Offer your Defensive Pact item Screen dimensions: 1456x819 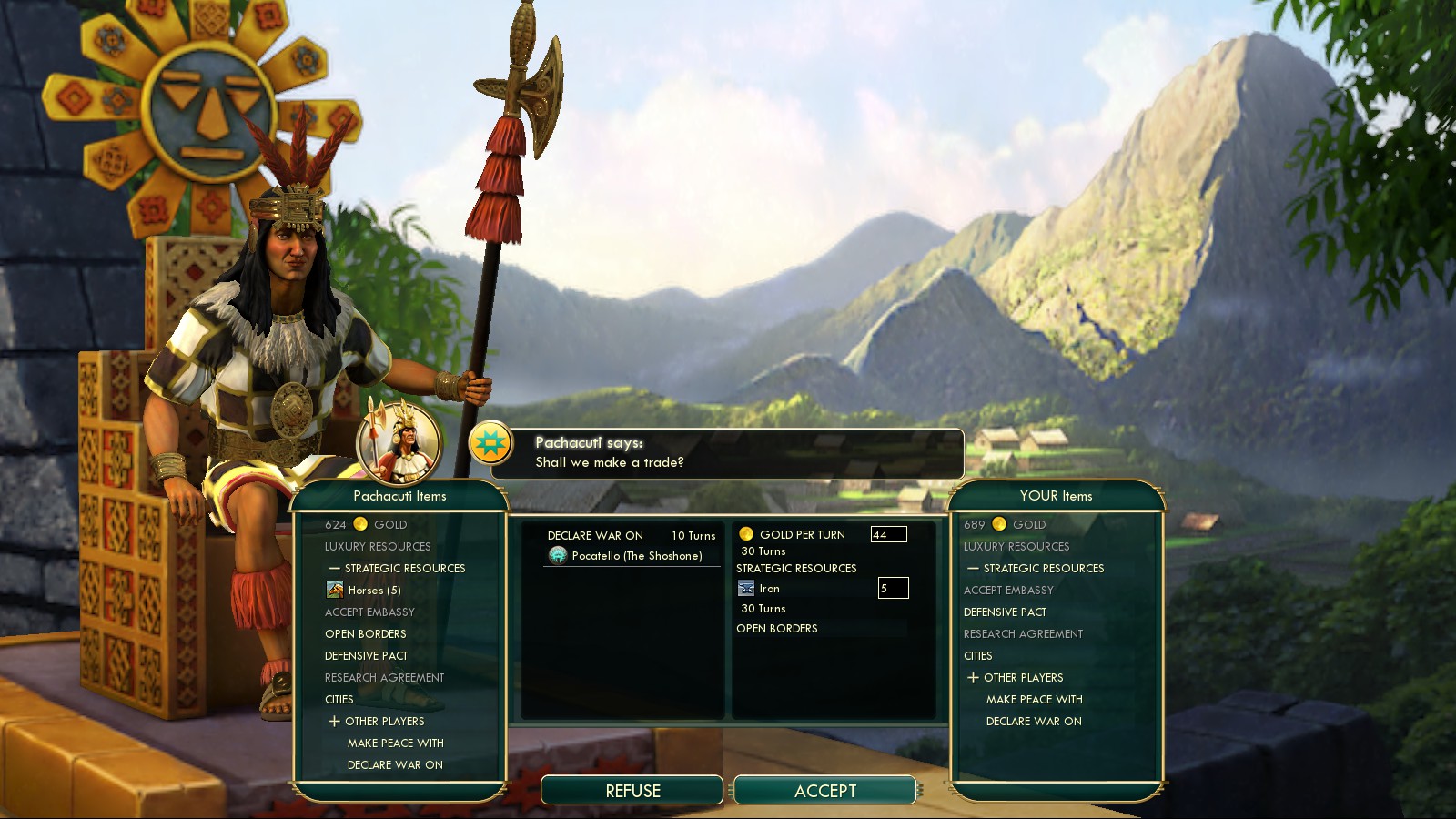1005,612
